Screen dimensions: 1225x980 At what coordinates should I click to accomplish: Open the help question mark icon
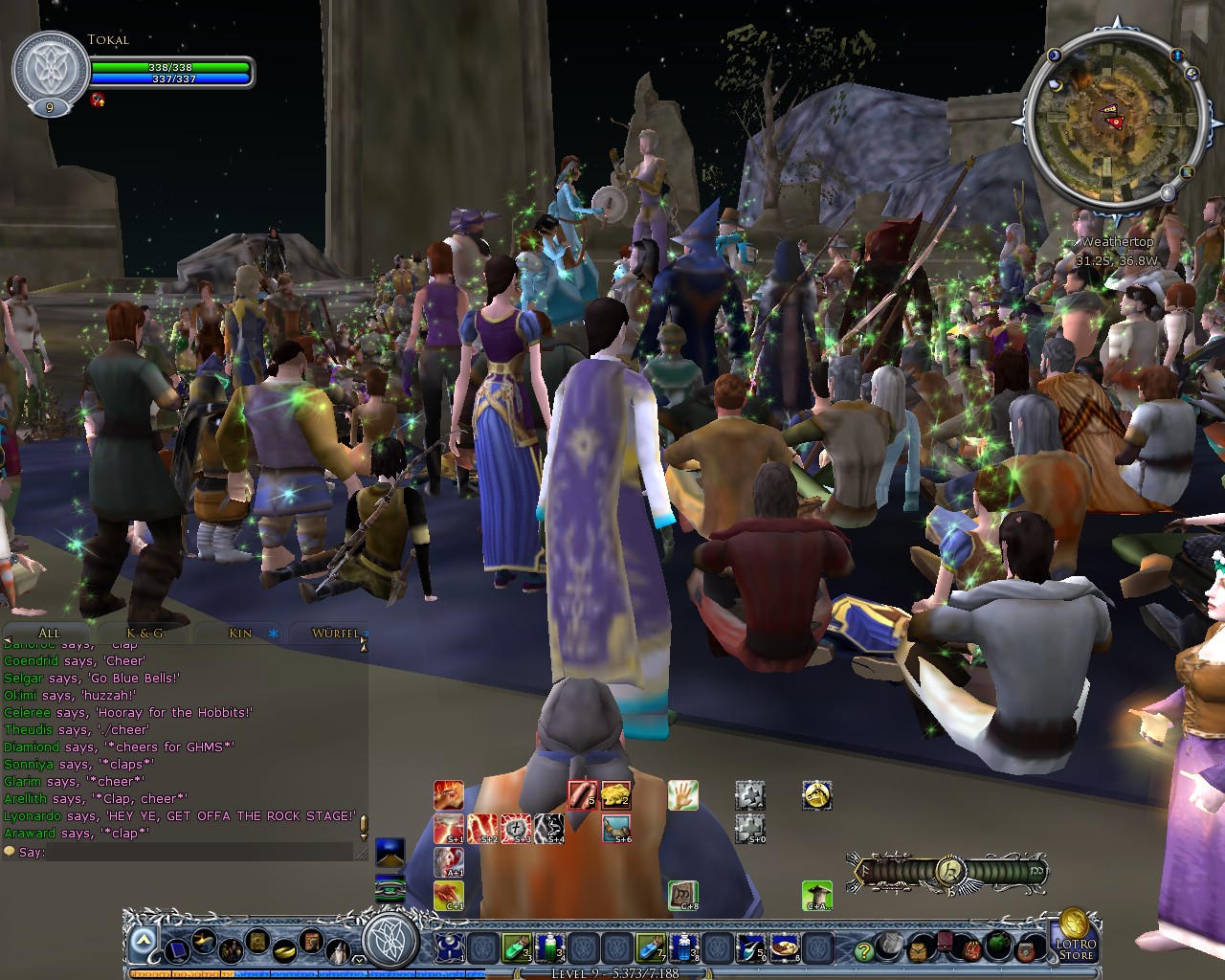[861, 951]
